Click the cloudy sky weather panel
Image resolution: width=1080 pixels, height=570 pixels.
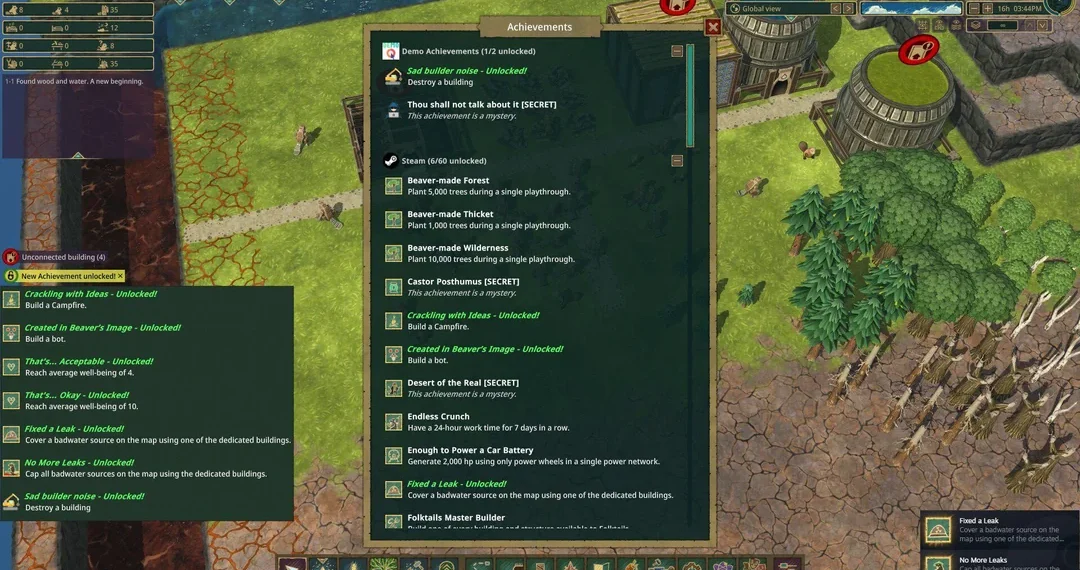point(910,9)
